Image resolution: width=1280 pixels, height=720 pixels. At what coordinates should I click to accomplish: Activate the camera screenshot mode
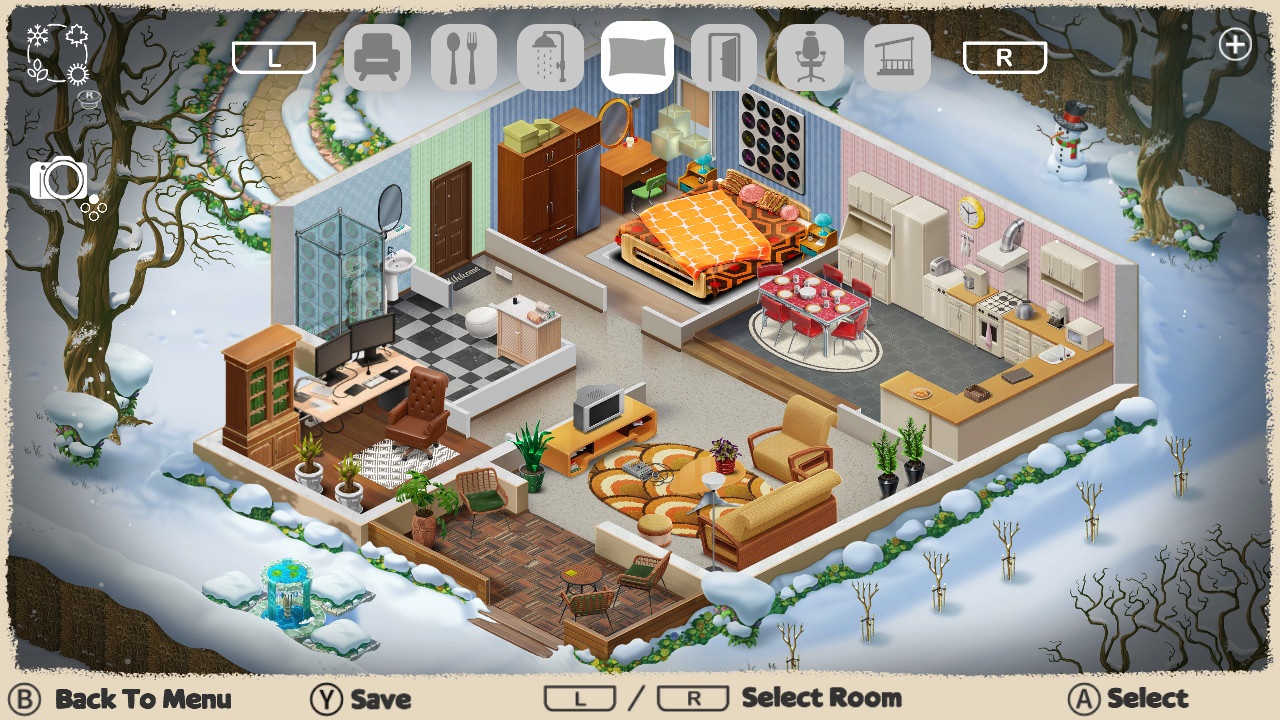click(x=60, y=180)
